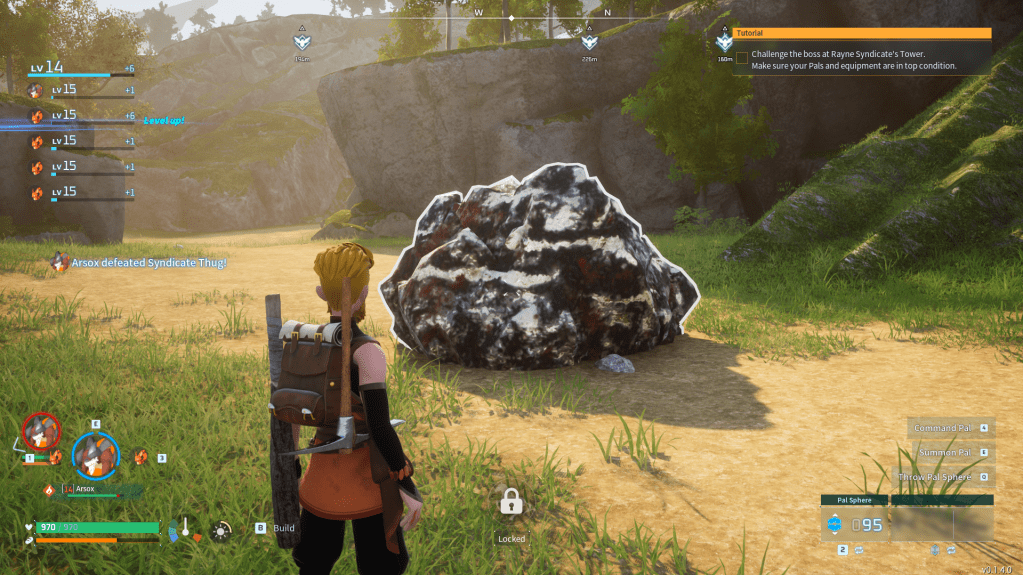Open the Tutorial objective tracker
The image size is (1023, 575).
point(862,33)
